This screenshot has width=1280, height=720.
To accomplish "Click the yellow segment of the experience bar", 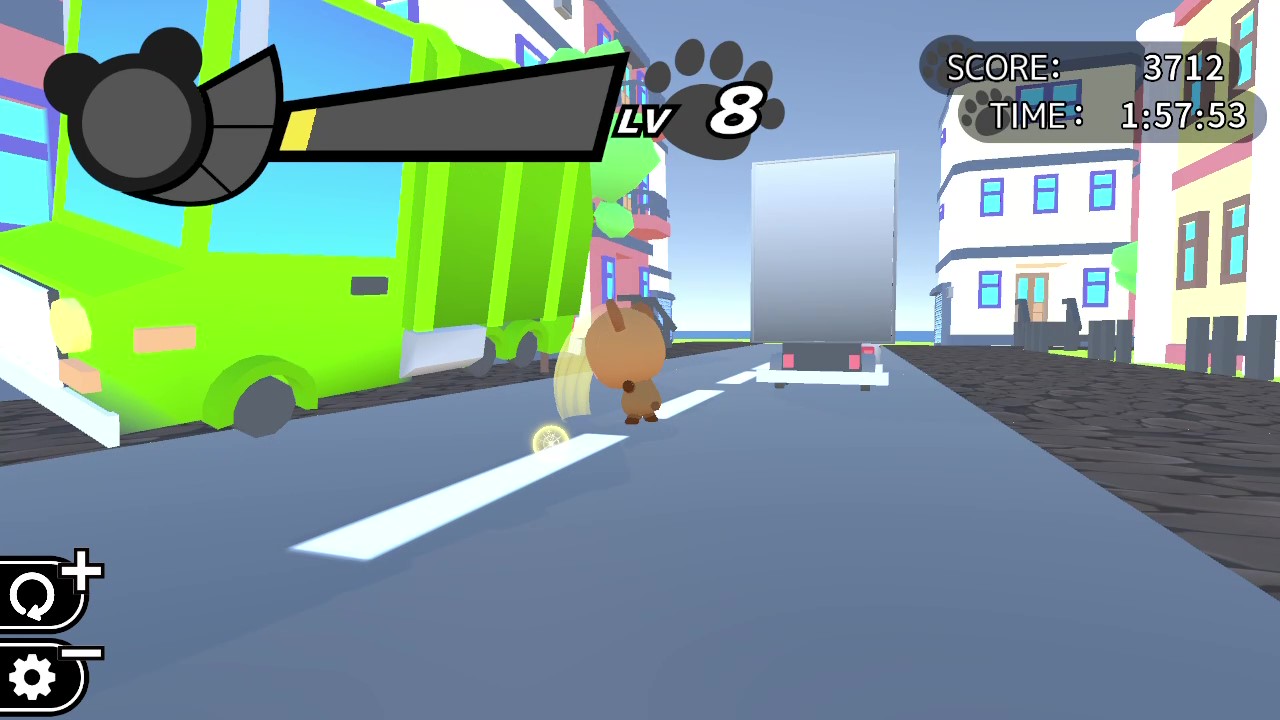I will (x=300, y=128).
